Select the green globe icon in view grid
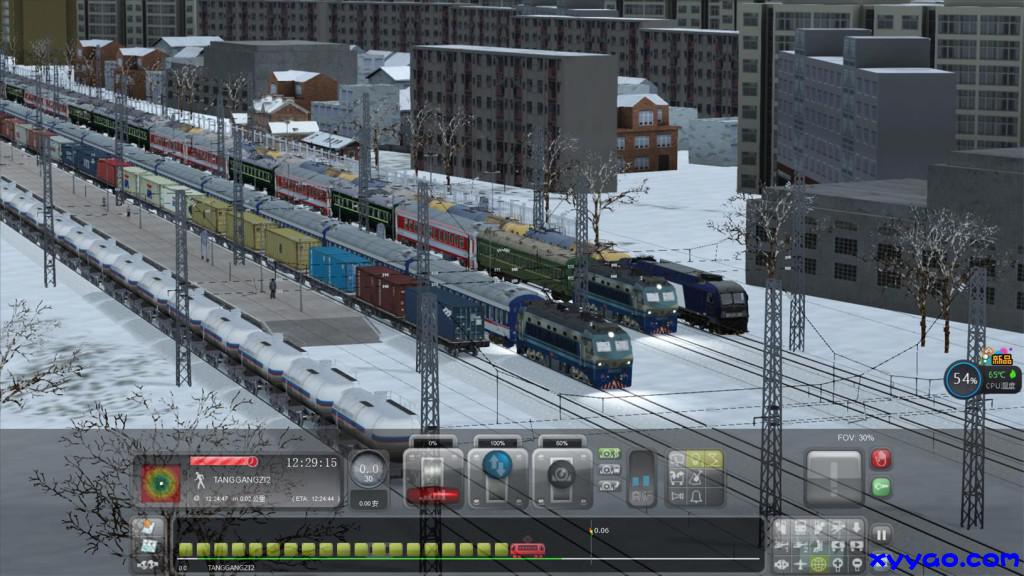This screenshot has height=576, width=1024. point(819,563)
